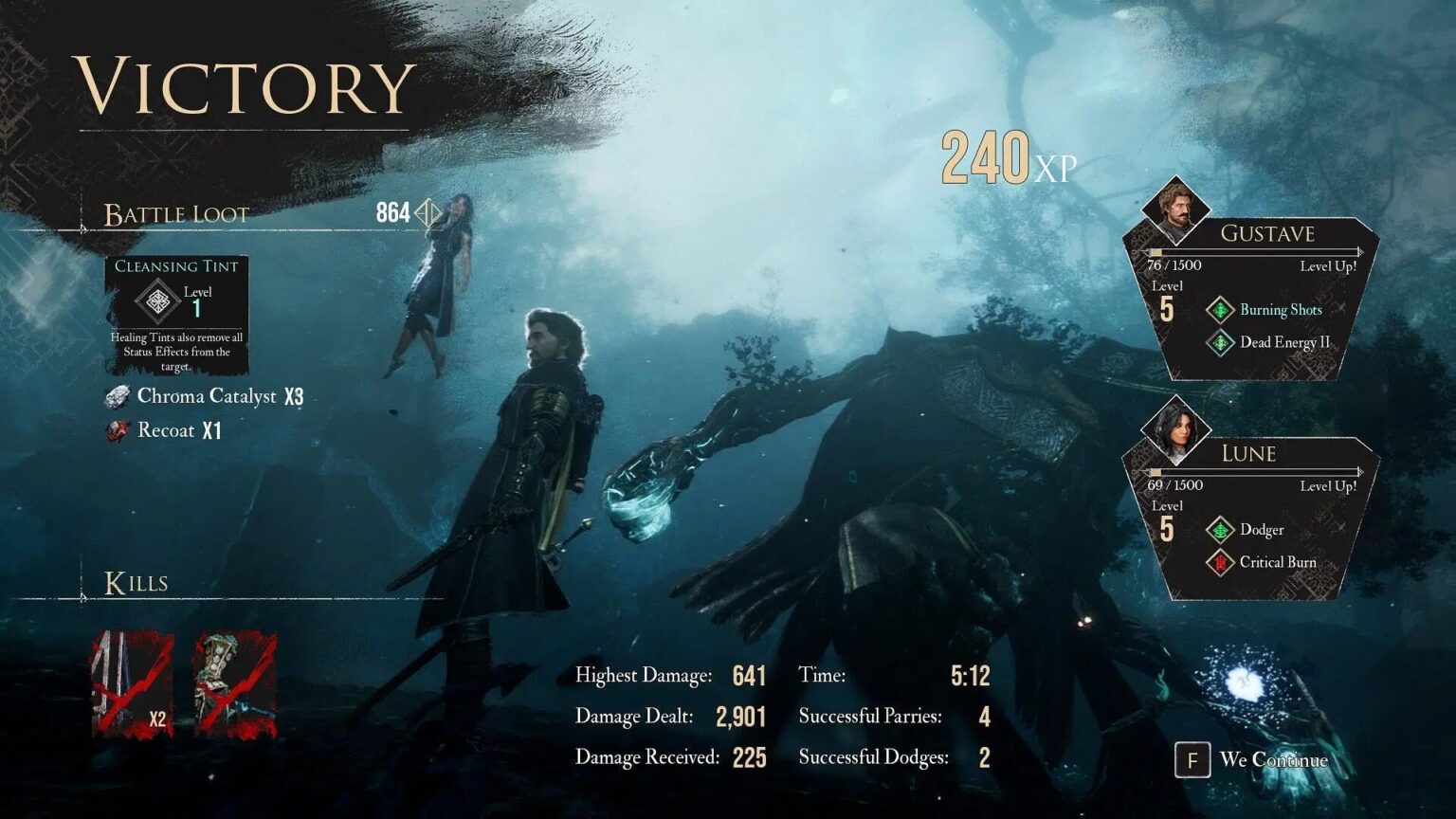Click the We Continue prompt
The width and height of the screenshot is (1456, 819).
1253,760
